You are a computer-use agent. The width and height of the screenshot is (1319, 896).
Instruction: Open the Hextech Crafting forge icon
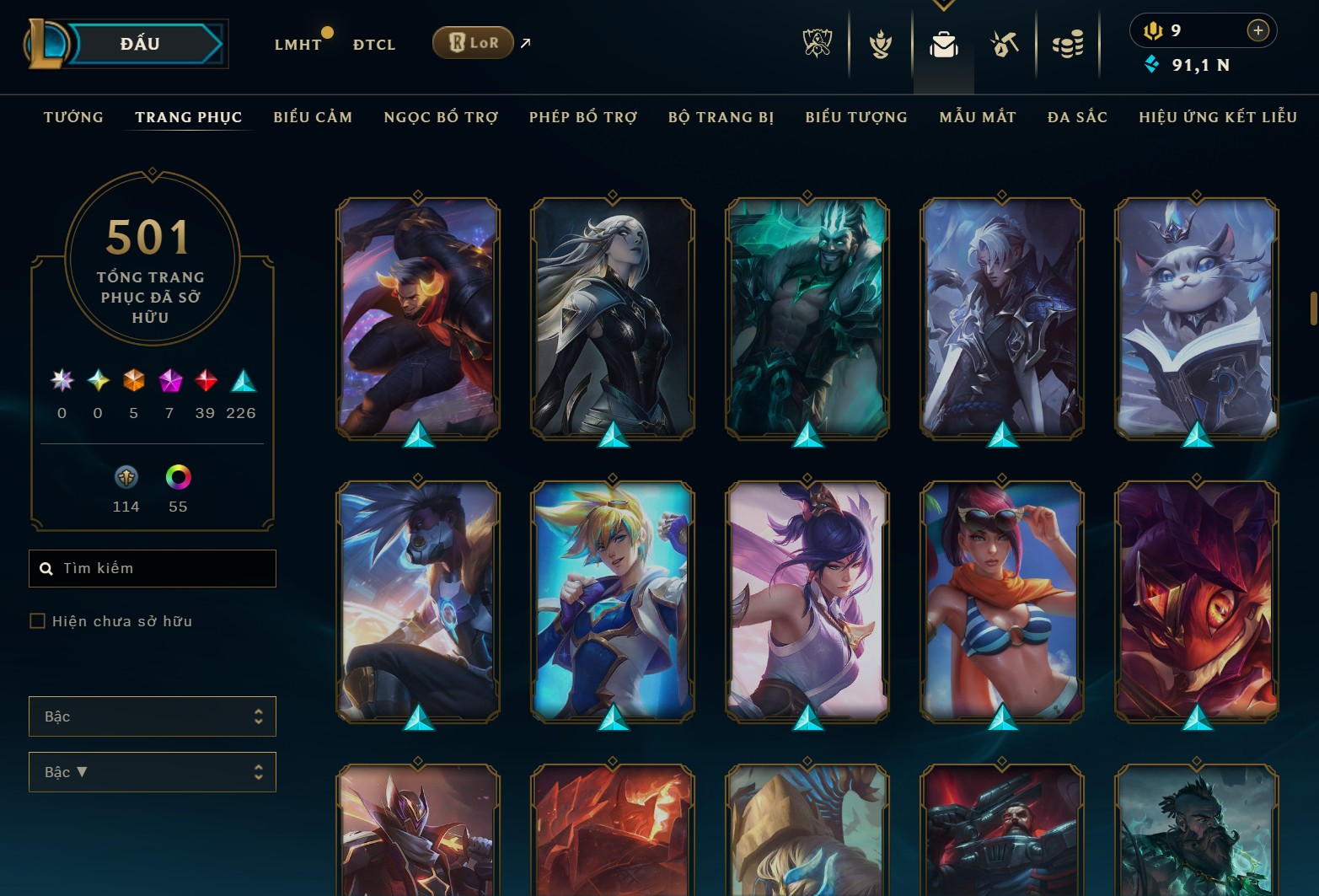pos(1003,44)
